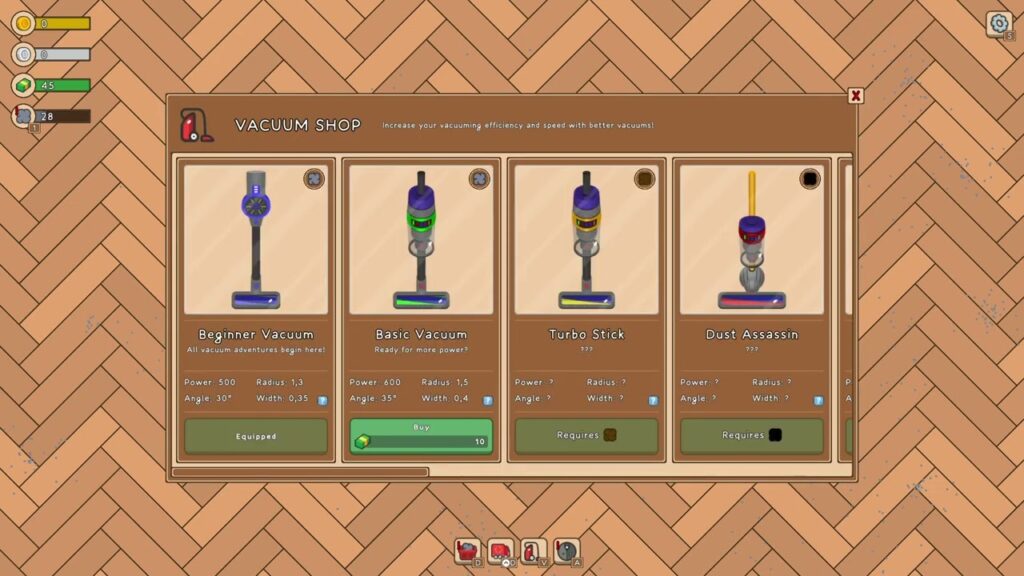Viewport: 1024px width, 576px height.
Task: Select the Basic Vacuum picture
Action: pos(421,240)
